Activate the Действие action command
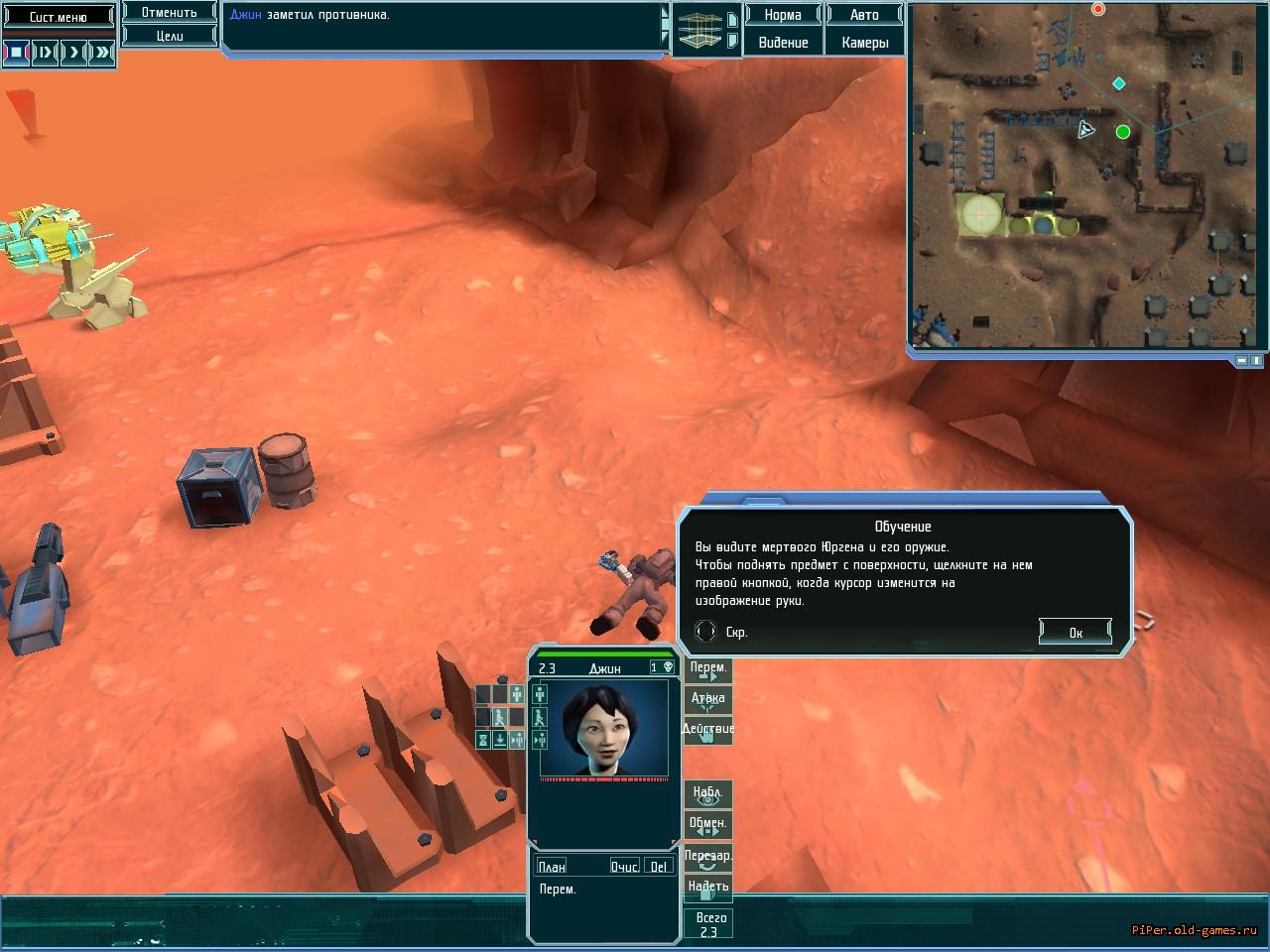 tap(708, 731)
